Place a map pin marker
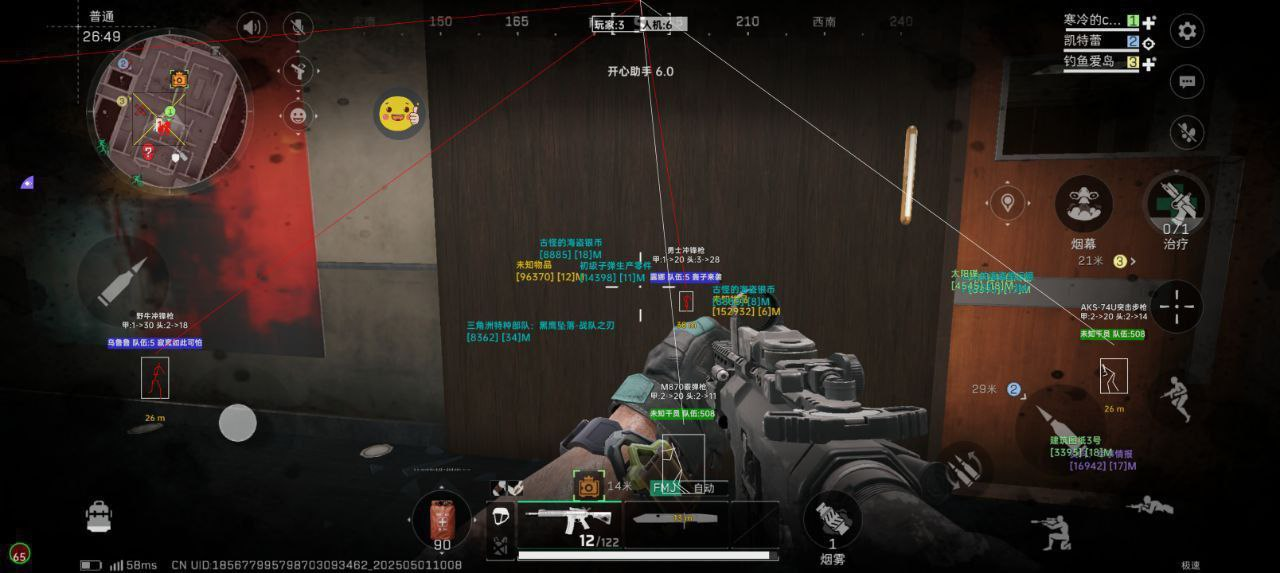Image resolution: width=1280 pixels, height=573 pixels. tap(1008, 204)
